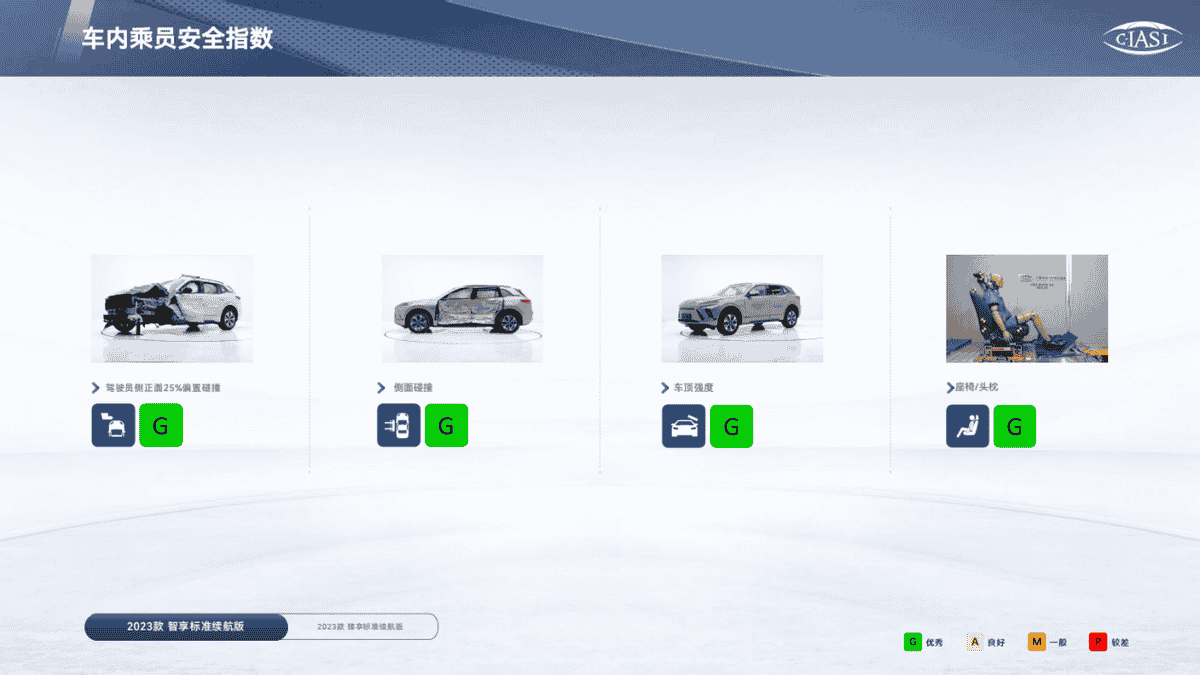Open the roof strength car photo
Screen dimensions: 1200x675
[742, 308]
